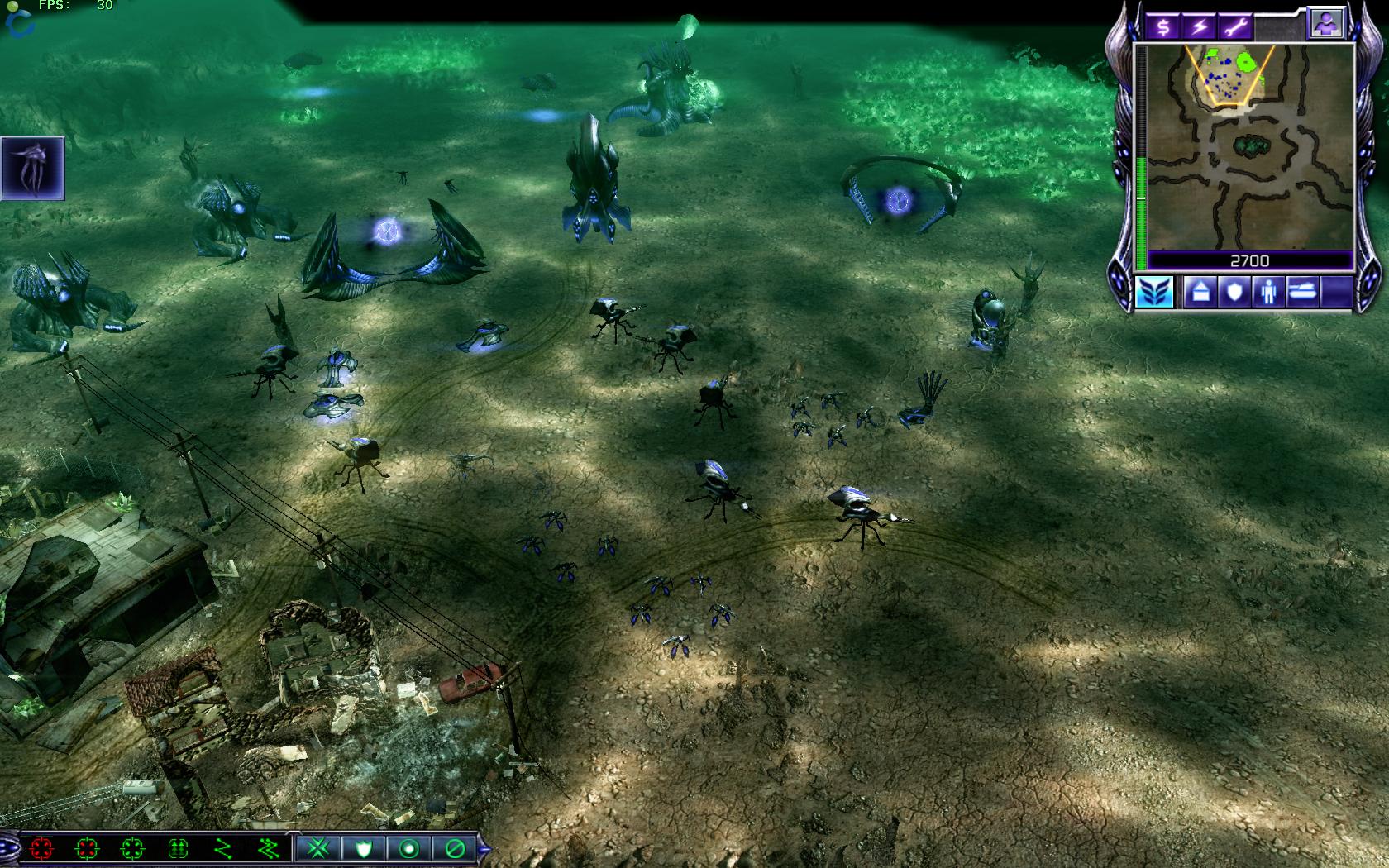Image resolution: width=1389 pixels, height=868 pixels.
Task: Toggle the power lightning bolt button
Action: [x=1199, y=26]
